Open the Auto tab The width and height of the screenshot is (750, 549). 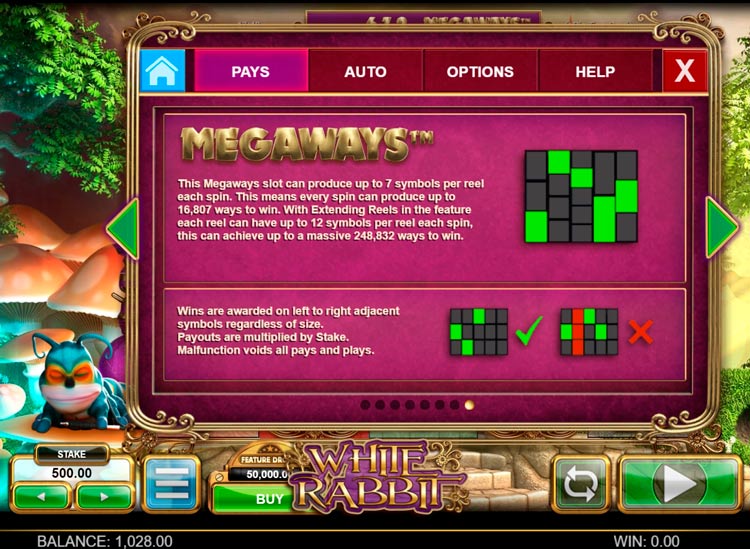pos(365,72)
